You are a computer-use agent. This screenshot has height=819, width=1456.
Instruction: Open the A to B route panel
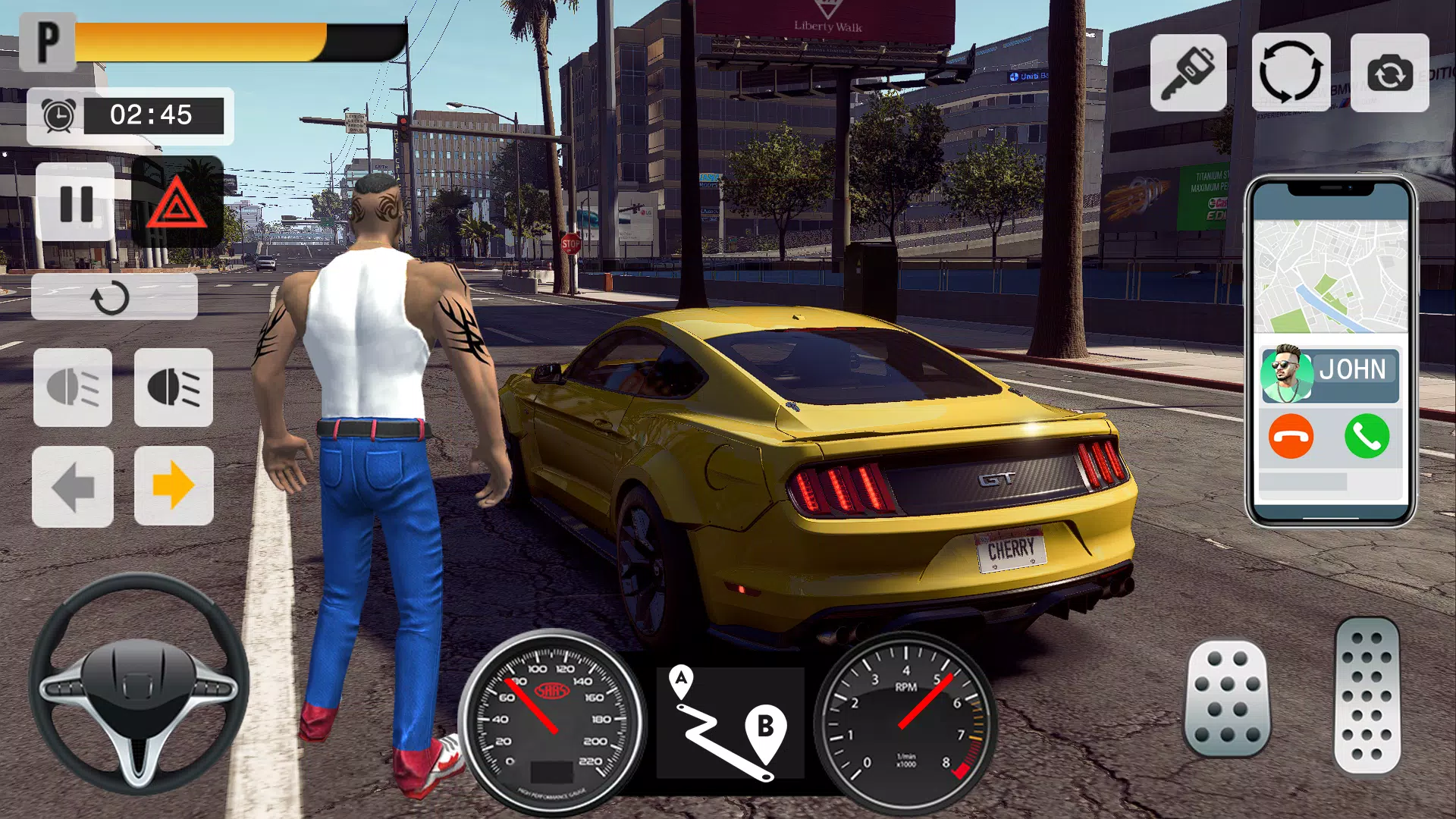tap(730, 722)
